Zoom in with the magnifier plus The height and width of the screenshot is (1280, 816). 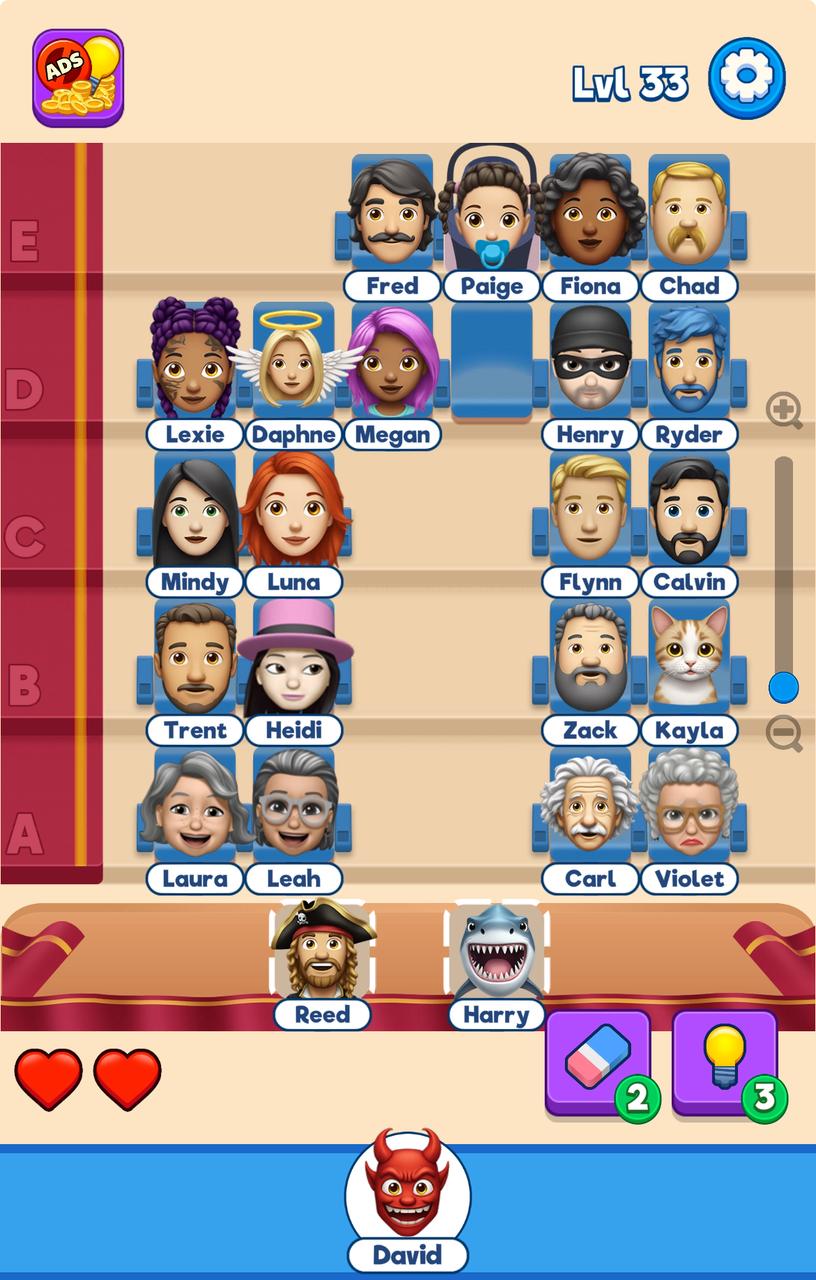click(784, 410)
